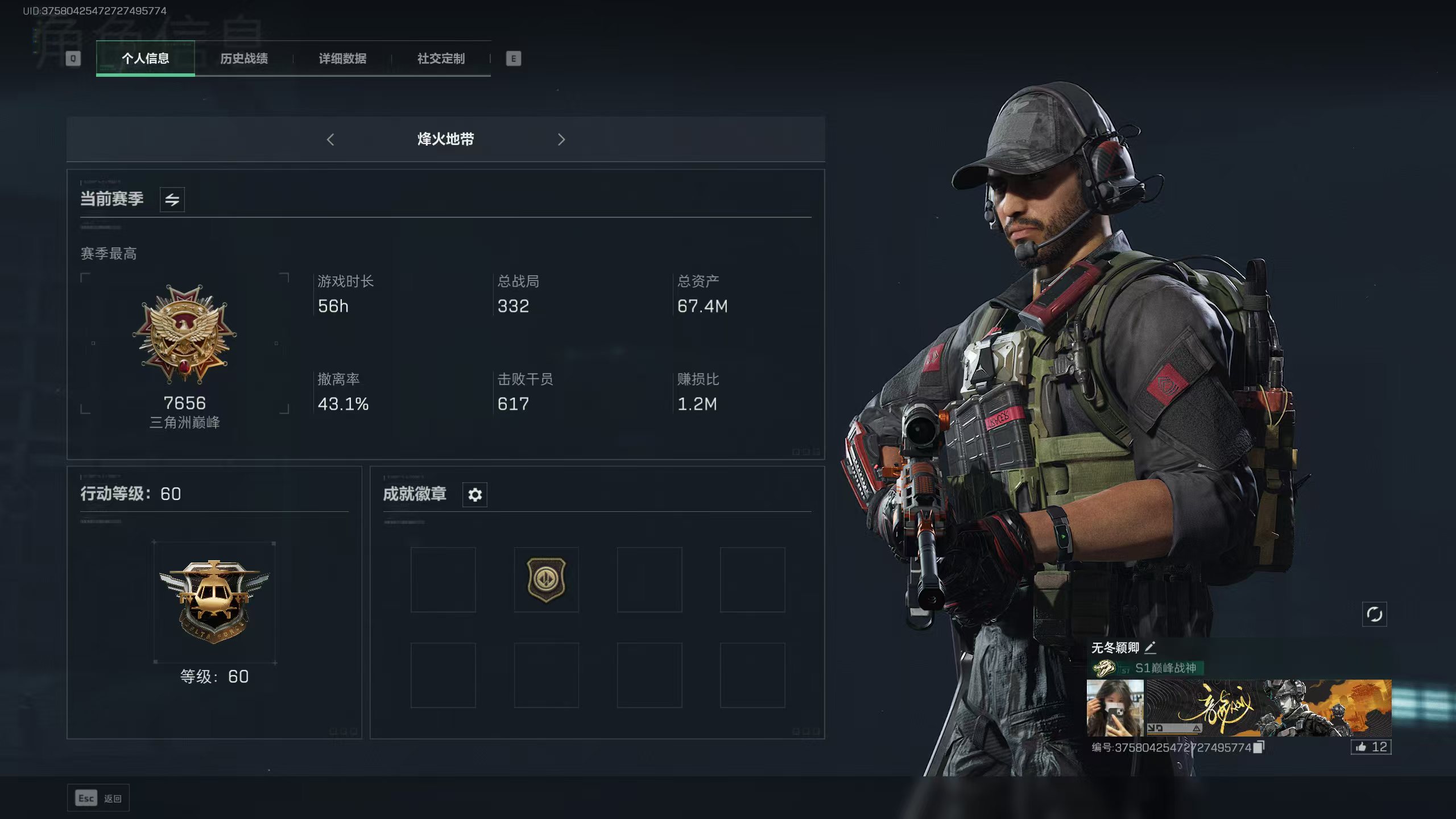Viewport: 1456px width, 819px height.
Task: Switch to the 个人信息 tab
Action: [x=145, y=58]
